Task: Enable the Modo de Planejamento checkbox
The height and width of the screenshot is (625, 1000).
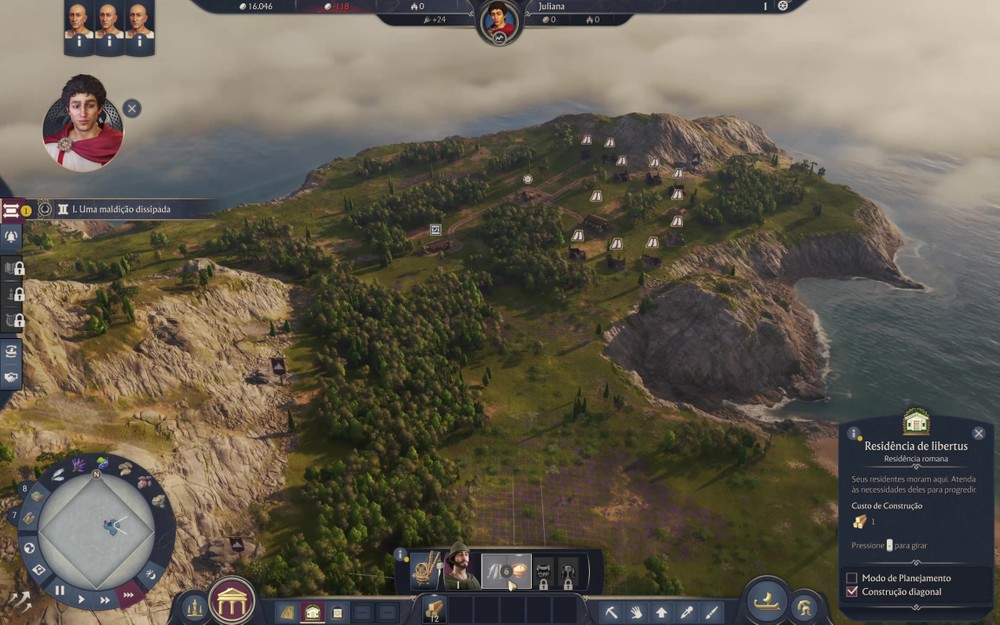Action: 852,578
